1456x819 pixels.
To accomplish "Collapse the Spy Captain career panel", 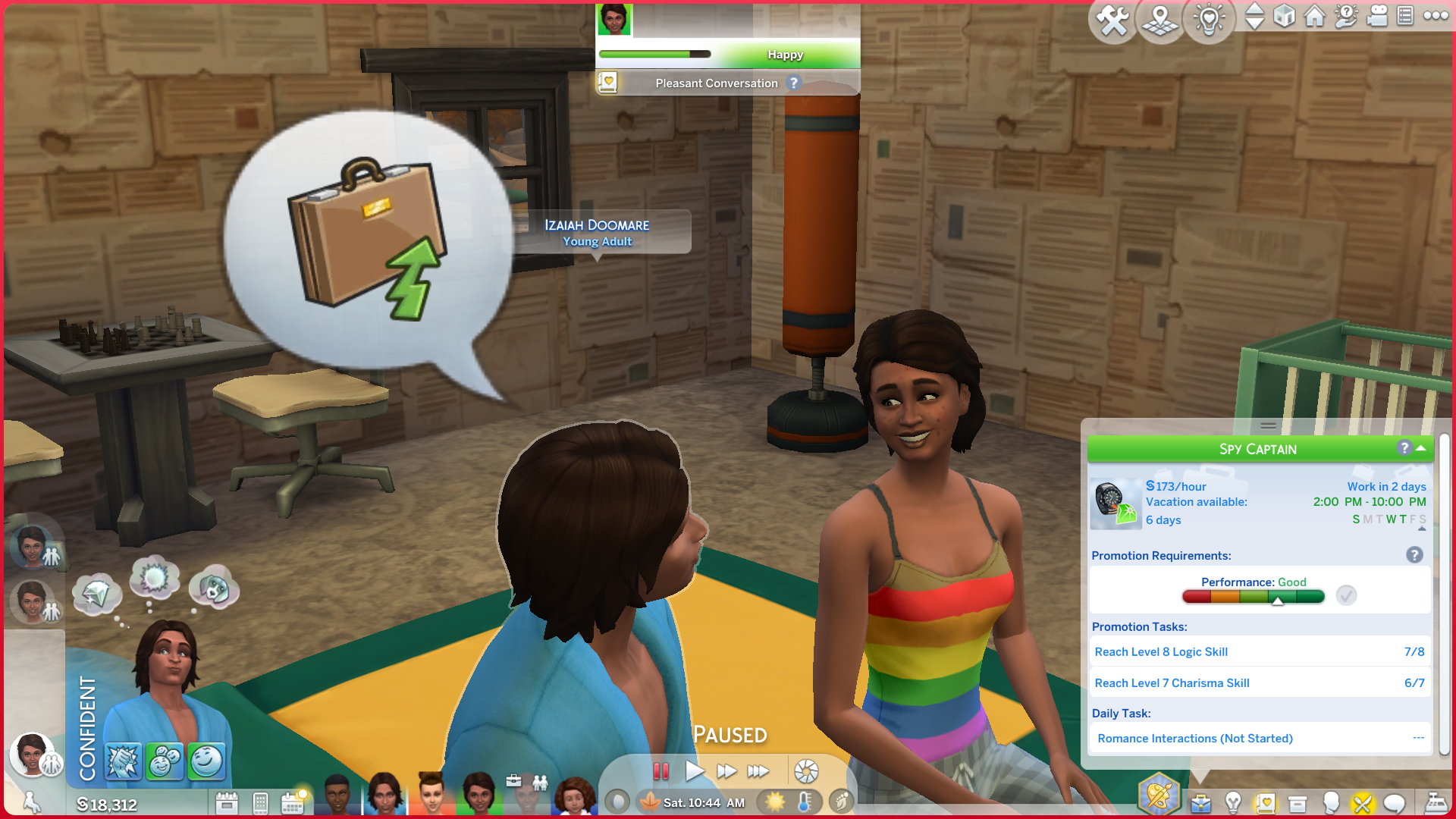I will 1421,448.
